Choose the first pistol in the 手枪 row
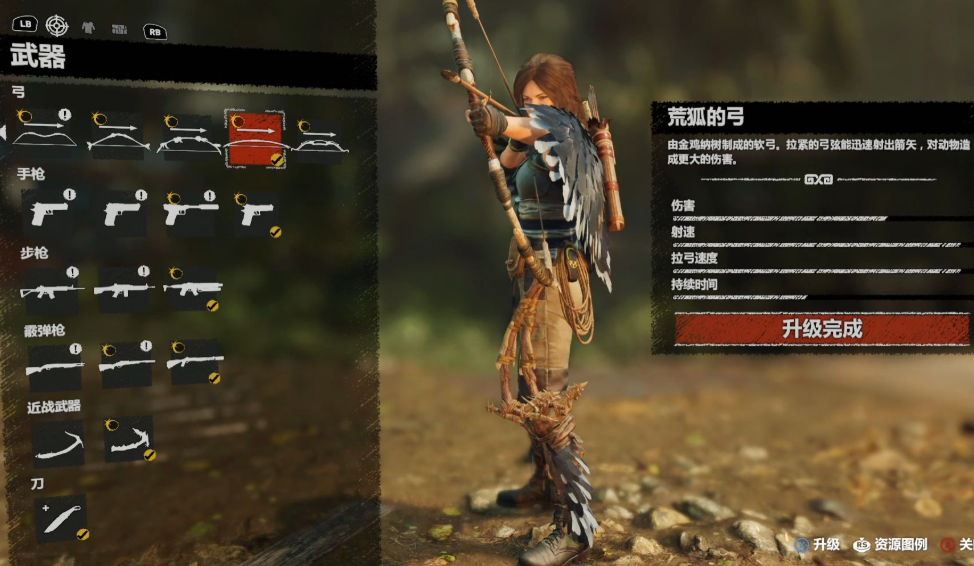This screenshot has width=974, height=566. [49, 212]
